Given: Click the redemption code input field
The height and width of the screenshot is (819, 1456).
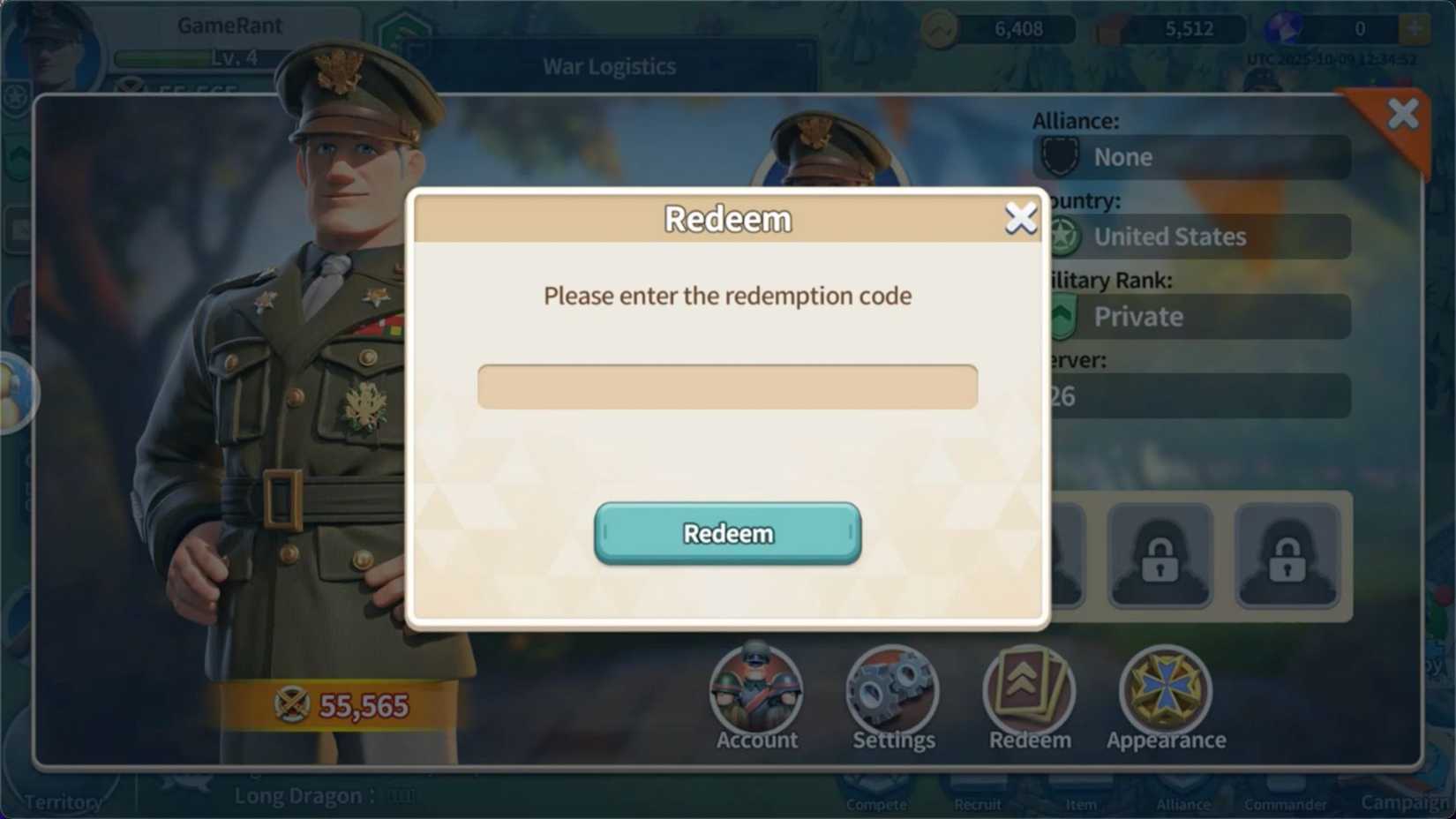Looking at the screenshot, I should click(727, 386).
